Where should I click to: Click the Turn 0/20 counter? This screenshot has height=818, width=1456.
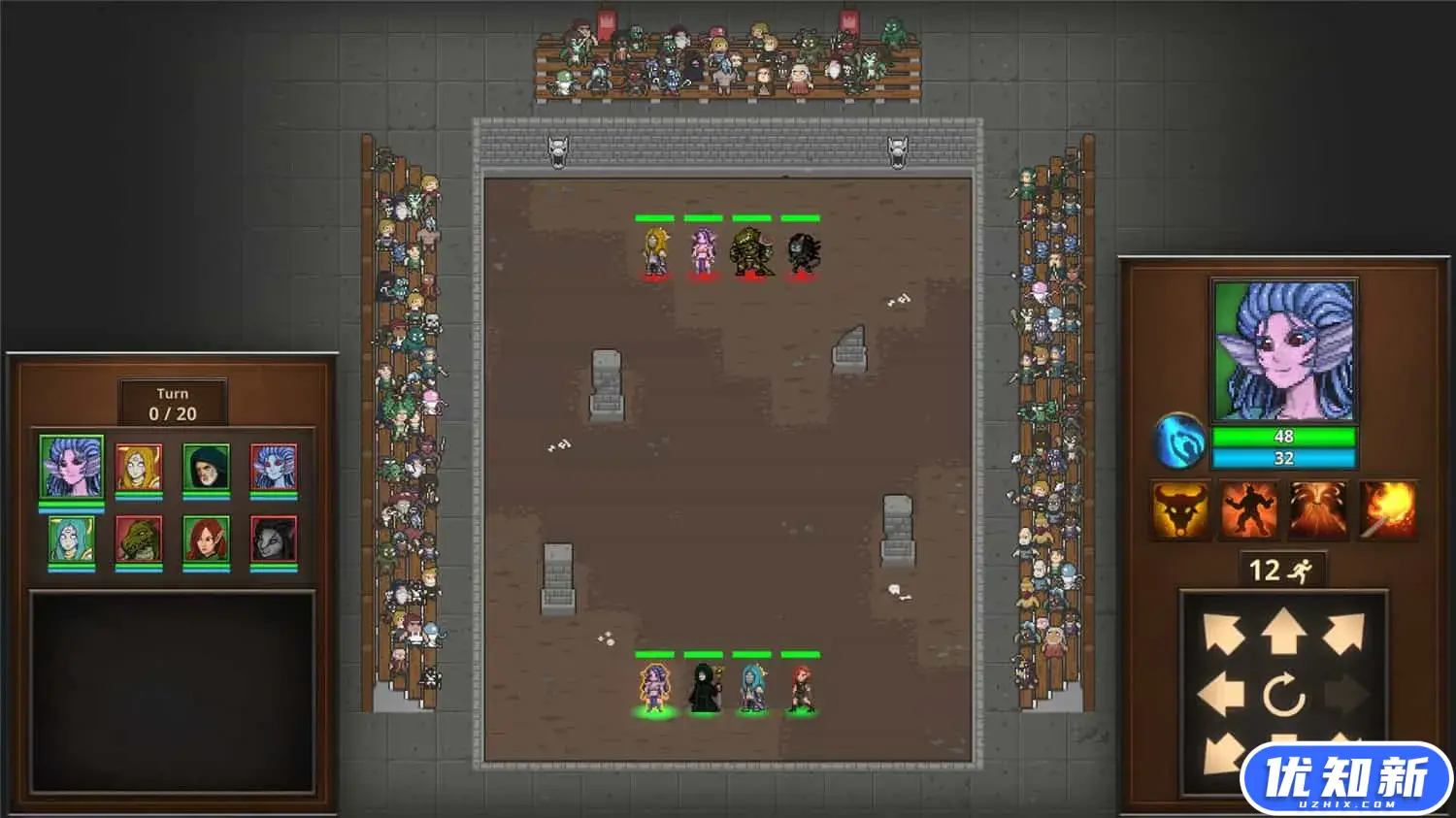pyautogui.click(x=174, y=401)
